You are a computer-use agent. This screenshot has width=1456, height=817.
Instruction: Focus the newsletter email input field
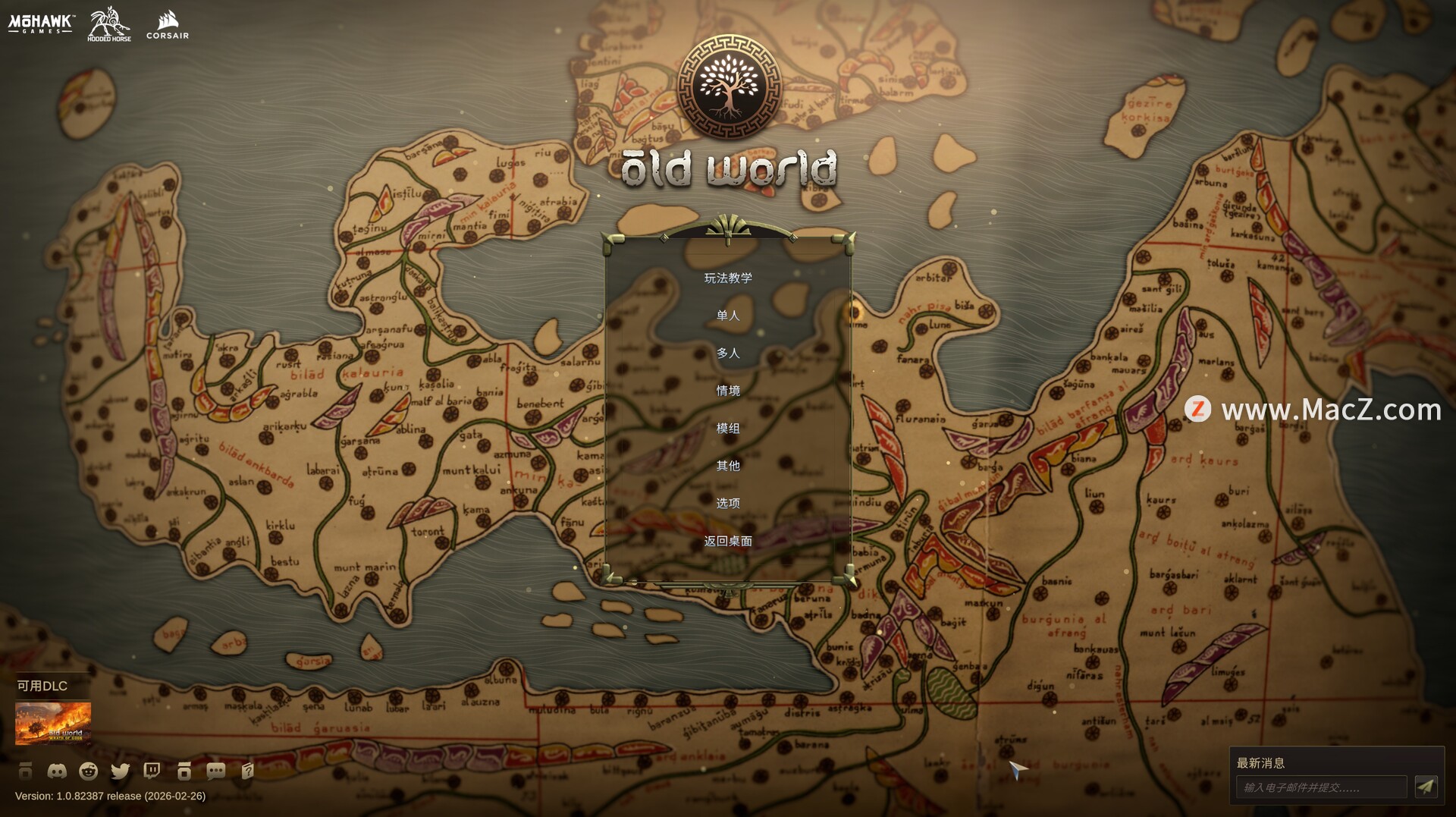pyautogui.click(x=1321, y=787)
